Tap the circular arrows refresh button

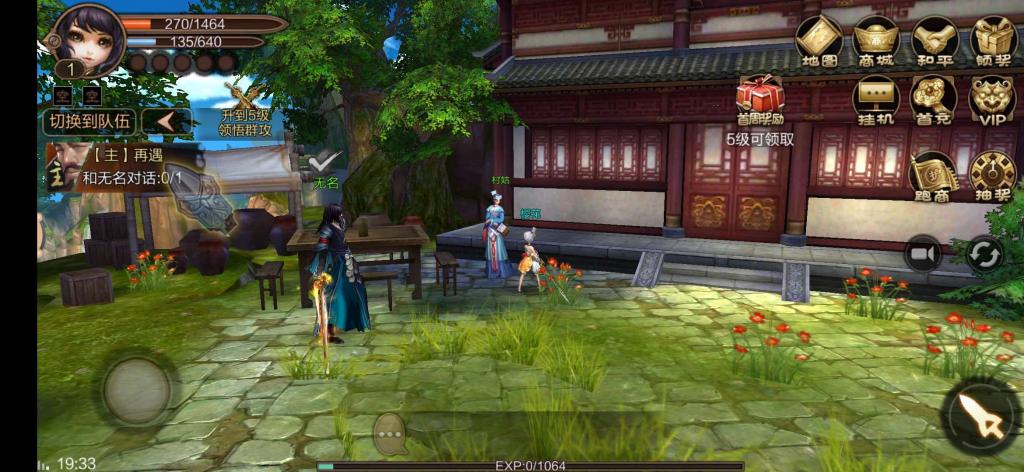click(x=984, y=255)
